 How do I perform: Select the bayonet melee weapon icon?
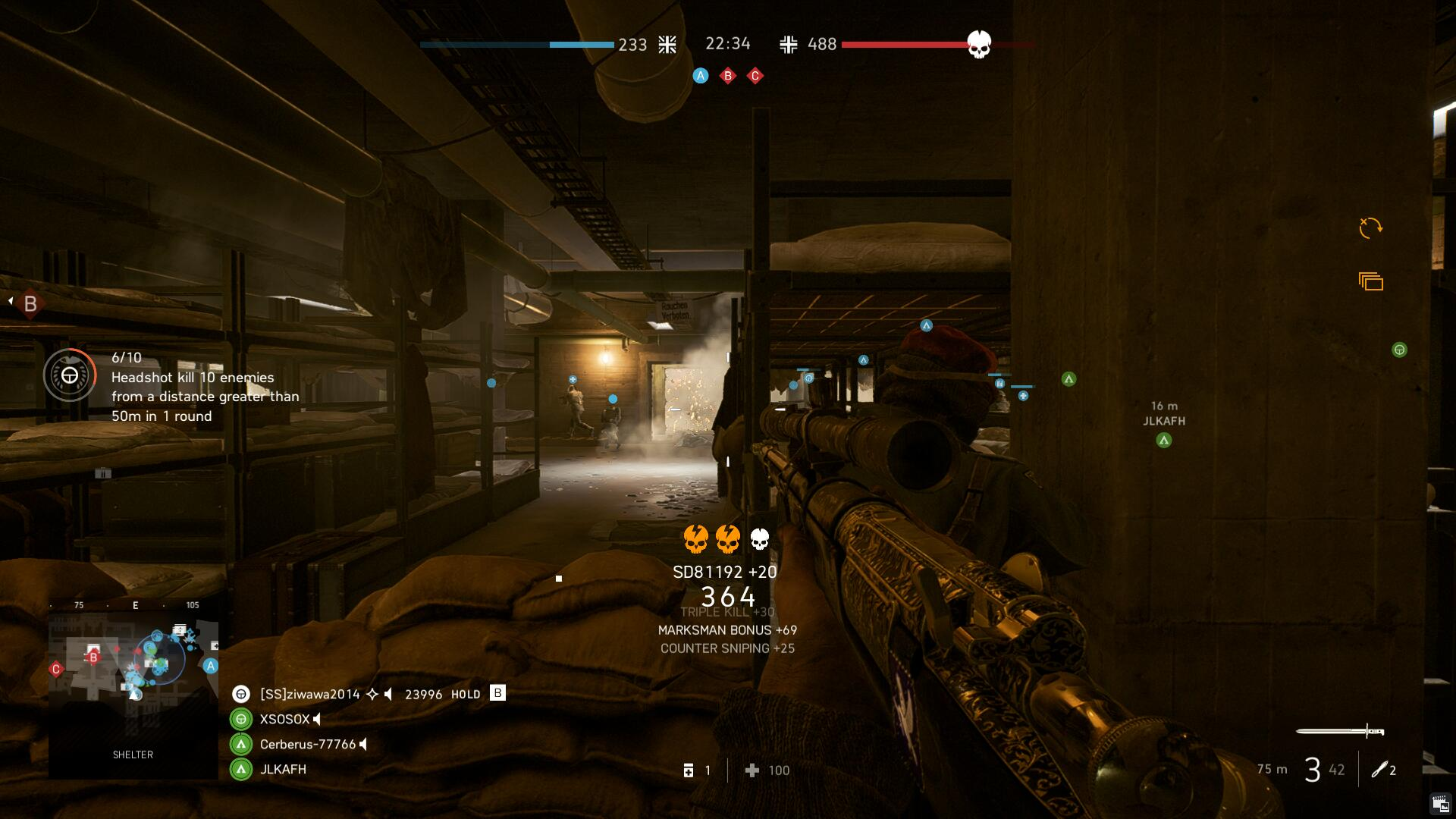(x=1340, y=731)
